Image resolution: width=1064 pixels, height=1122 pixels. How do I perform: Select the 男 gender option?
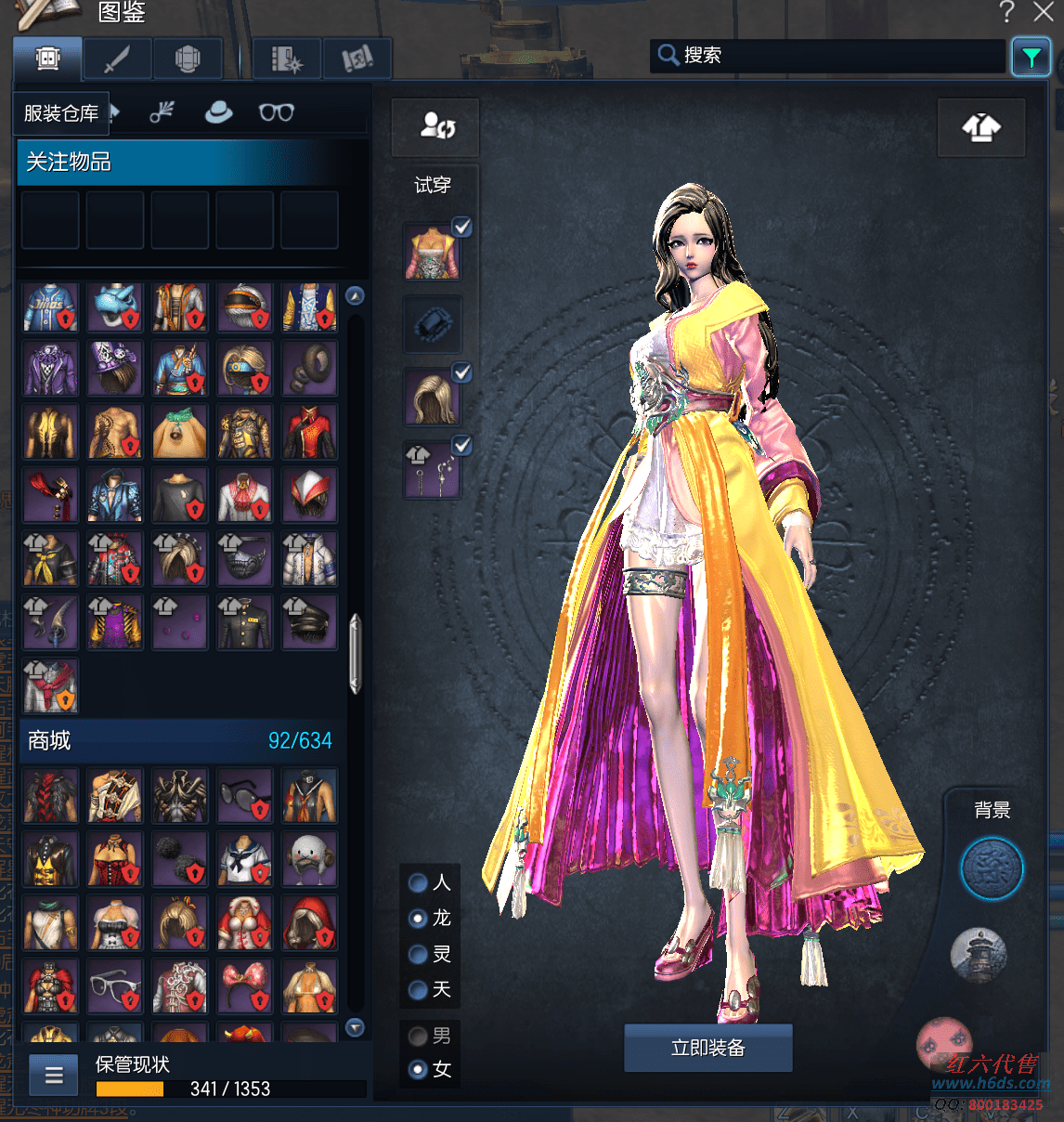point(419,1036)
